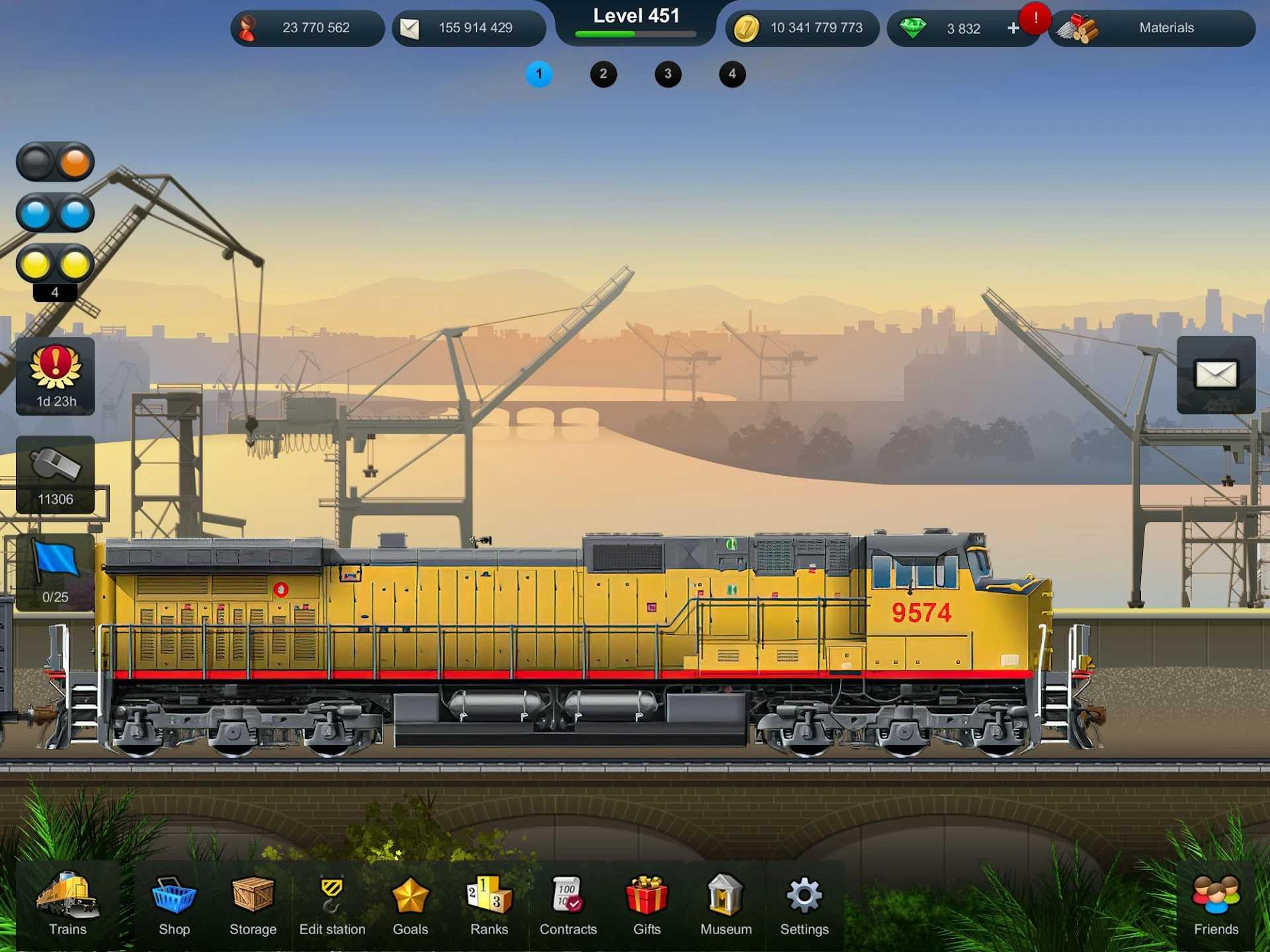
Task: Open the Gifts menu
Action: coord(646,906)
